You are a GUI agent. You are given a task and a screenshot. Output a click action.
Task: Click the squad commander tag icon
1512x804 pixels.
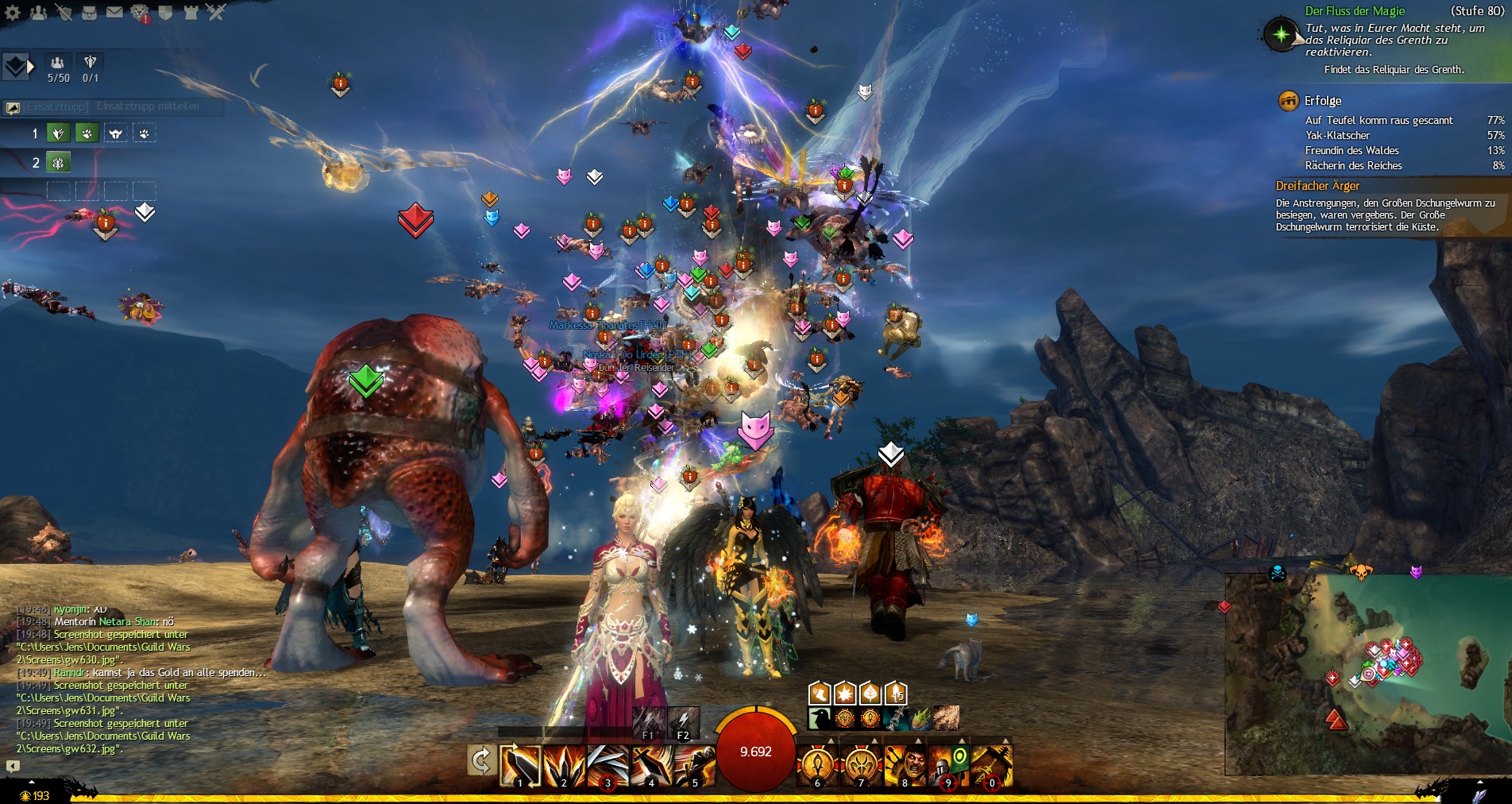(x=16, y=67)
